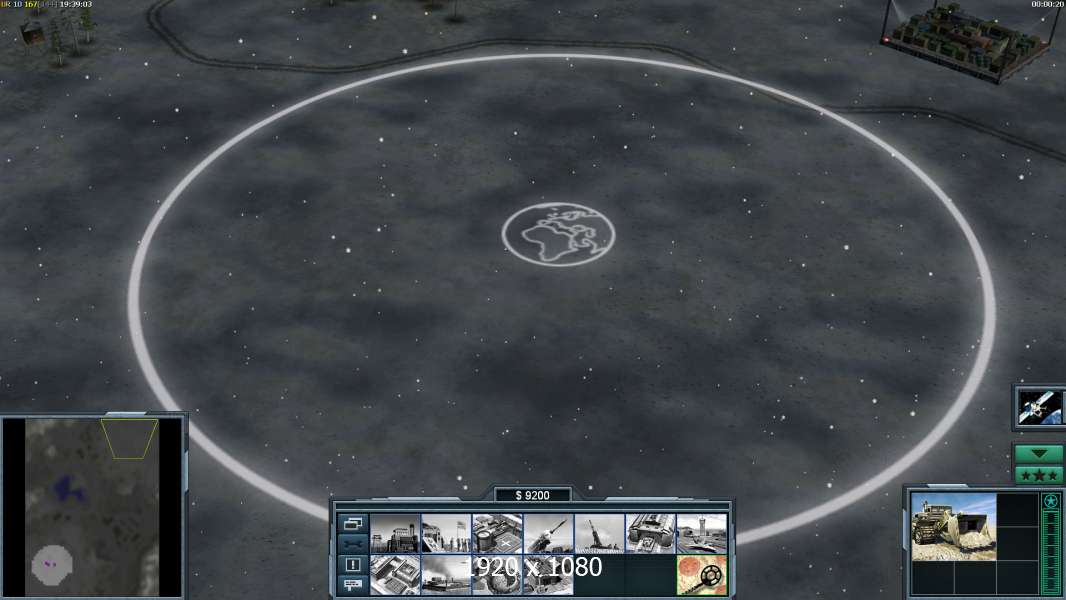Click the exclamation mark beacon button
Image resolution: width=1066 pixels, height=600 pixels.
click(353, 565)
